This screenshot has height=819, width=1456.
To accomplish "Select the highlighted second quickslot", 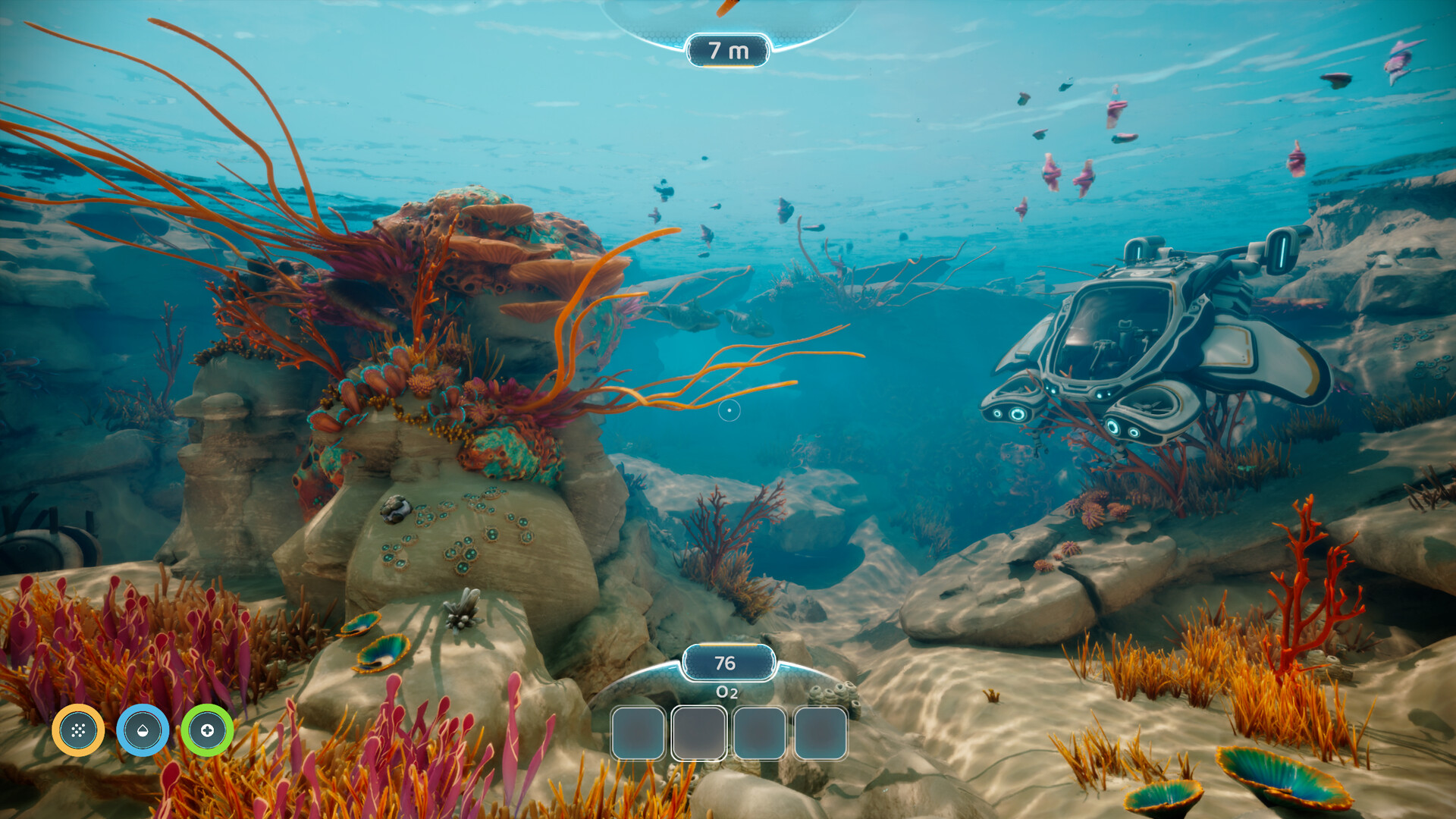I will pyautogui.click(x=699, y=734).
